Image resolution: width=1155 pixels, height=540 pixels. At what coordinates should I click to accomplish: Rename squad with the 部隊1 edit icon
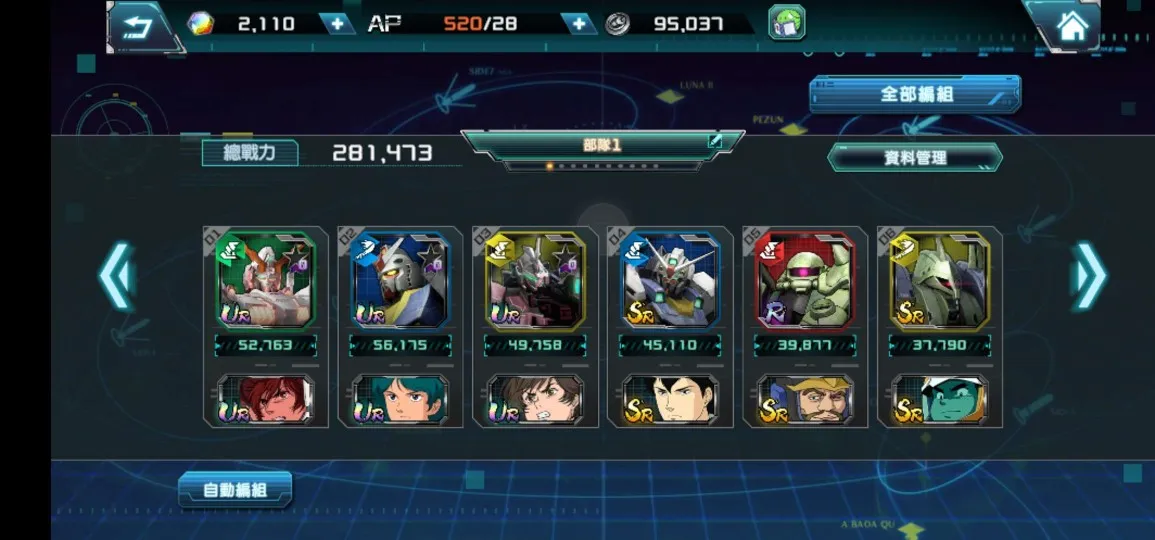pyautogui.click(x=715, y=142)
